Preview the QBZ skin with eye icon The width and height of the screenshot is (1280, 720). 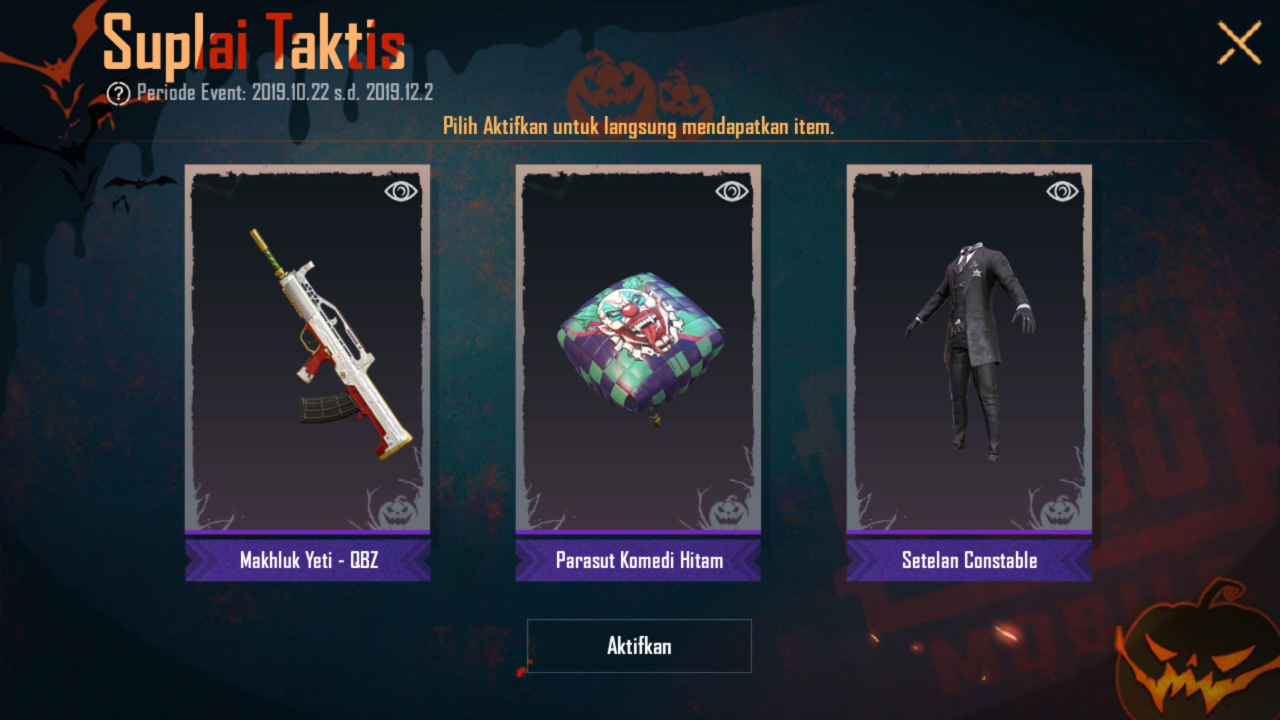click(x=401, y=191)
